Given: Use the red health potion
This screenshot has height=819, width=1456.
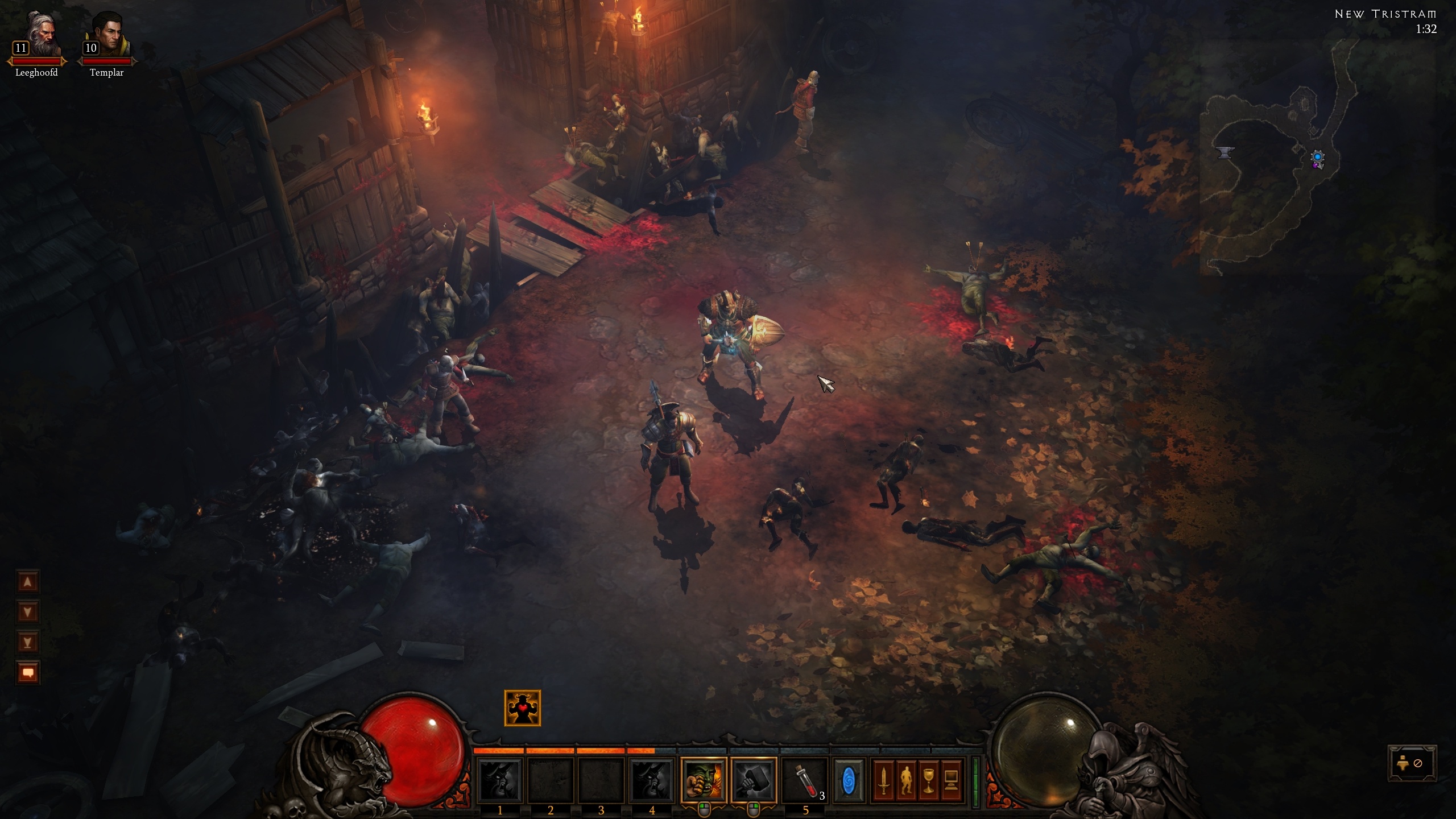Looking at the screenshot, I should point(804,780).
